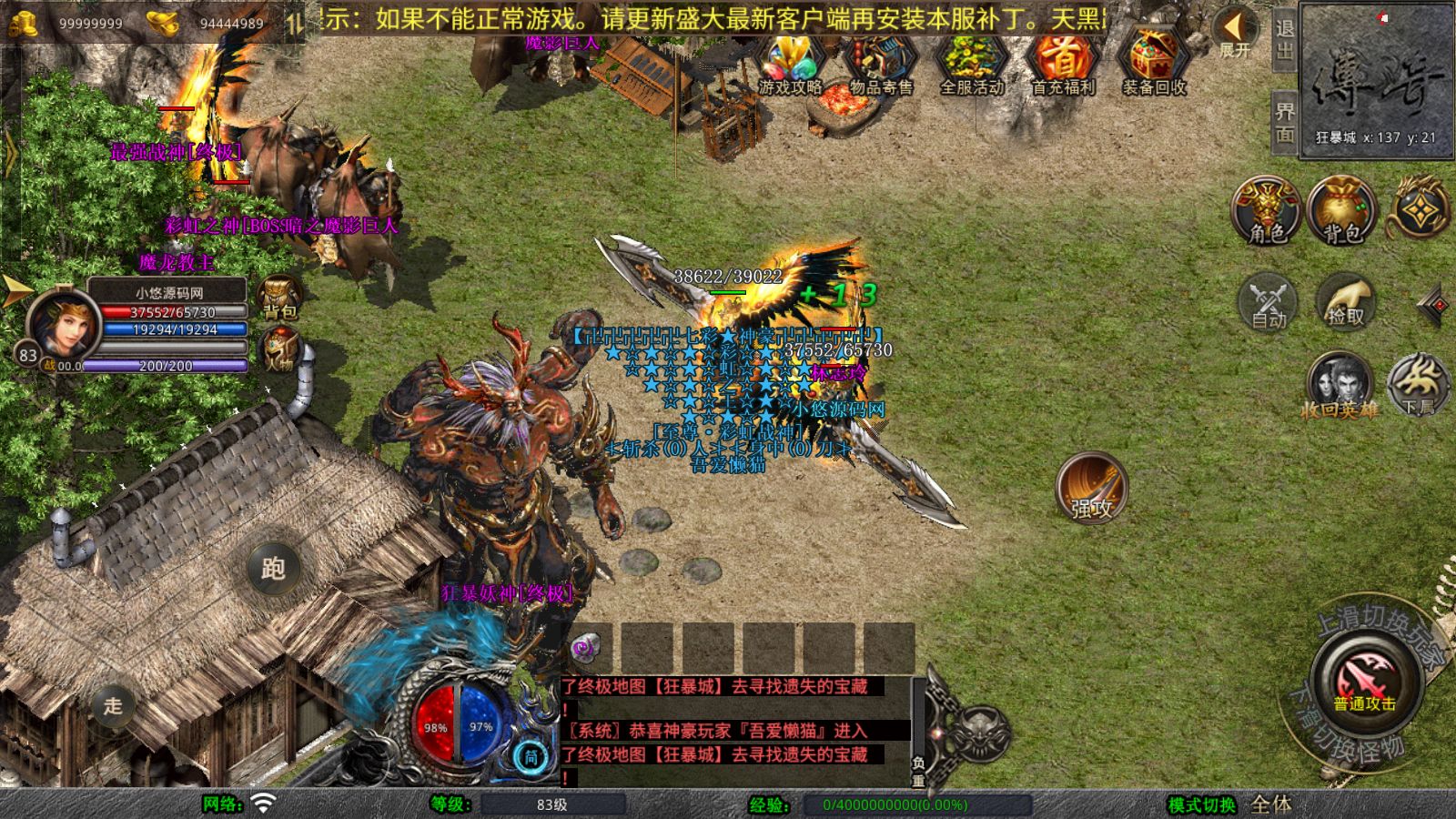Show the 全服活动 server events

point(972,62)
